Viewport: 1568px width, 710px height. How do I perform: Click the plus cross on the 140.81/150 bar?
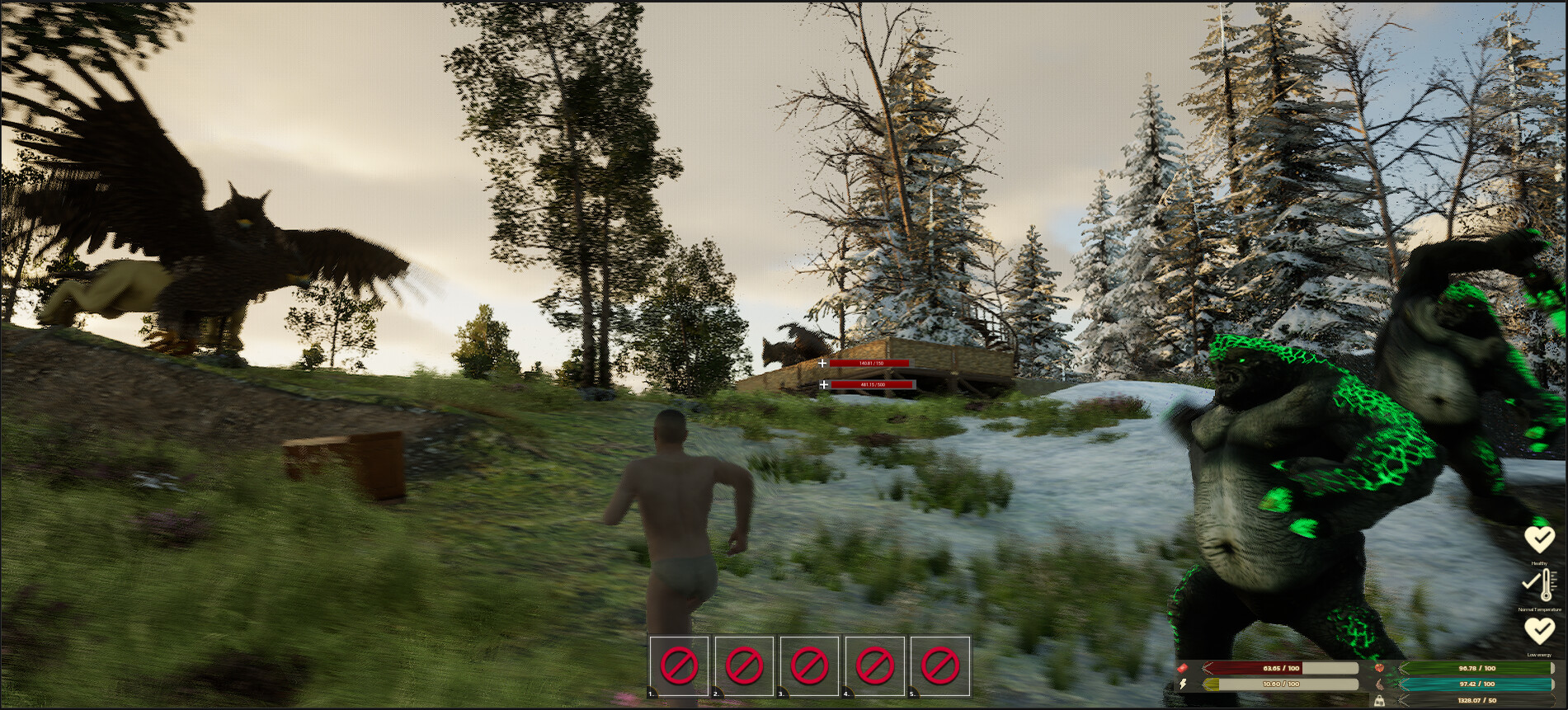822,364
